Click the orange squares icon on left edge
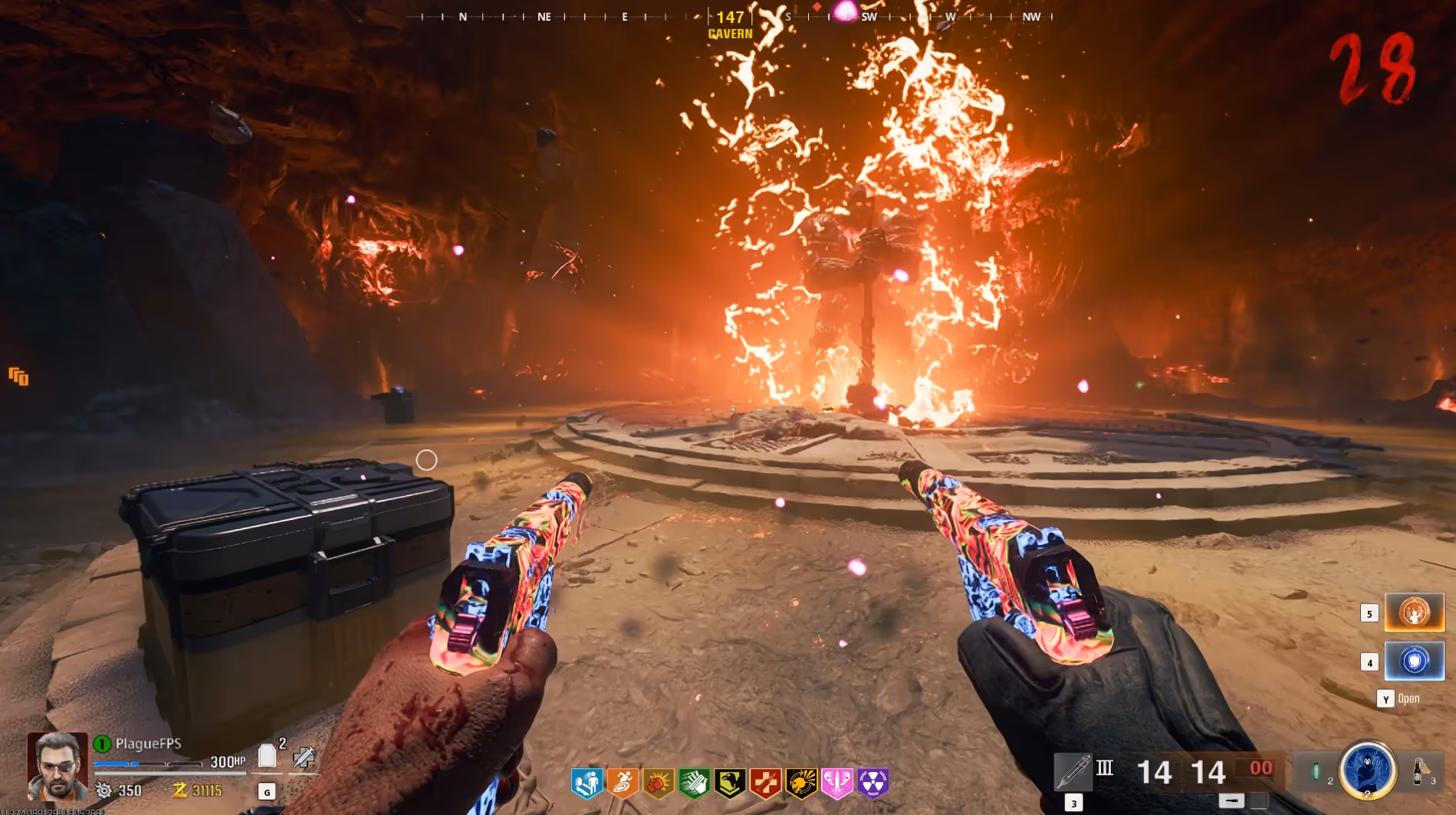 tap(18, 376)
